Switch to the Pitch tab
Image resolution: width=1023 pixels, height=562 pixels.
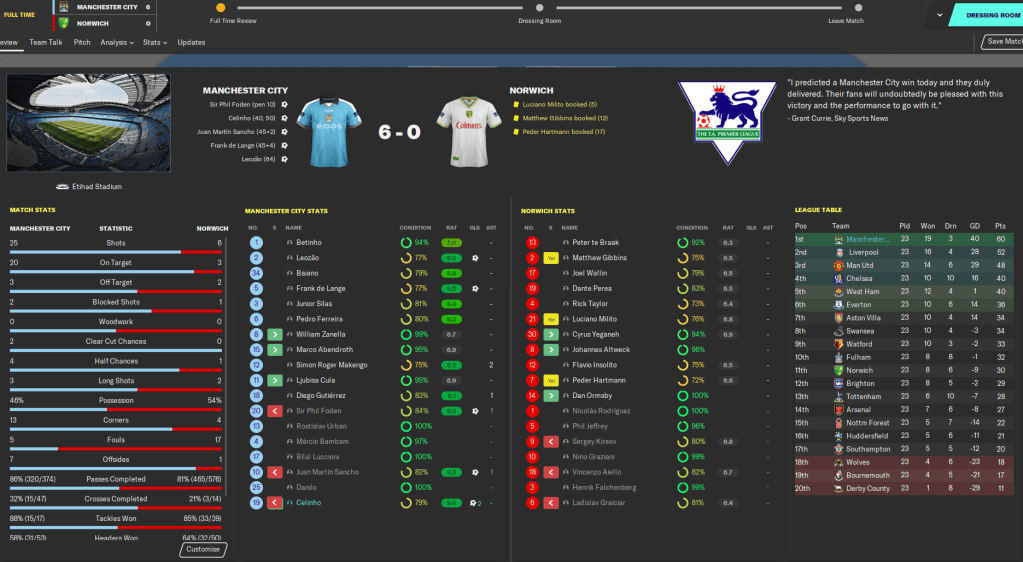(82, 42)
